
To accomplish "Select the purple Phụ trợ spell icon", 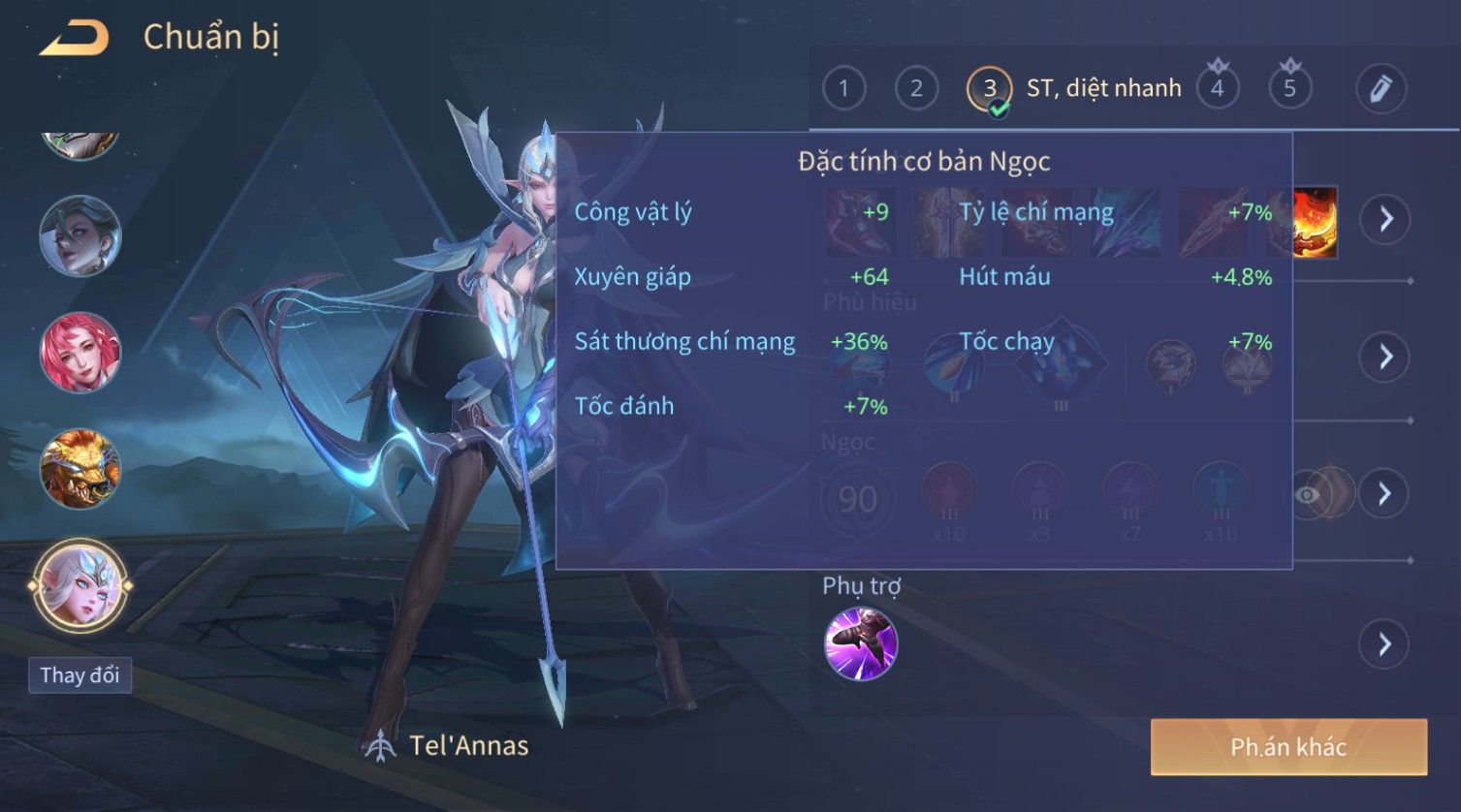I will [860, 644].
